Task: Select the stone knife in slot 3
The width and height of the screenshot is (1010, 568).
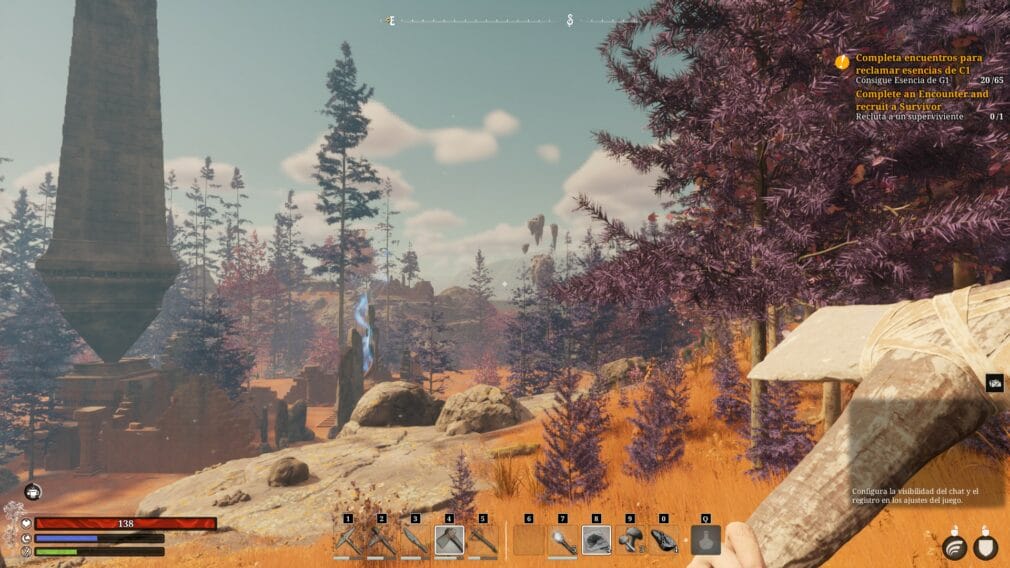Action: click(416, 541)
